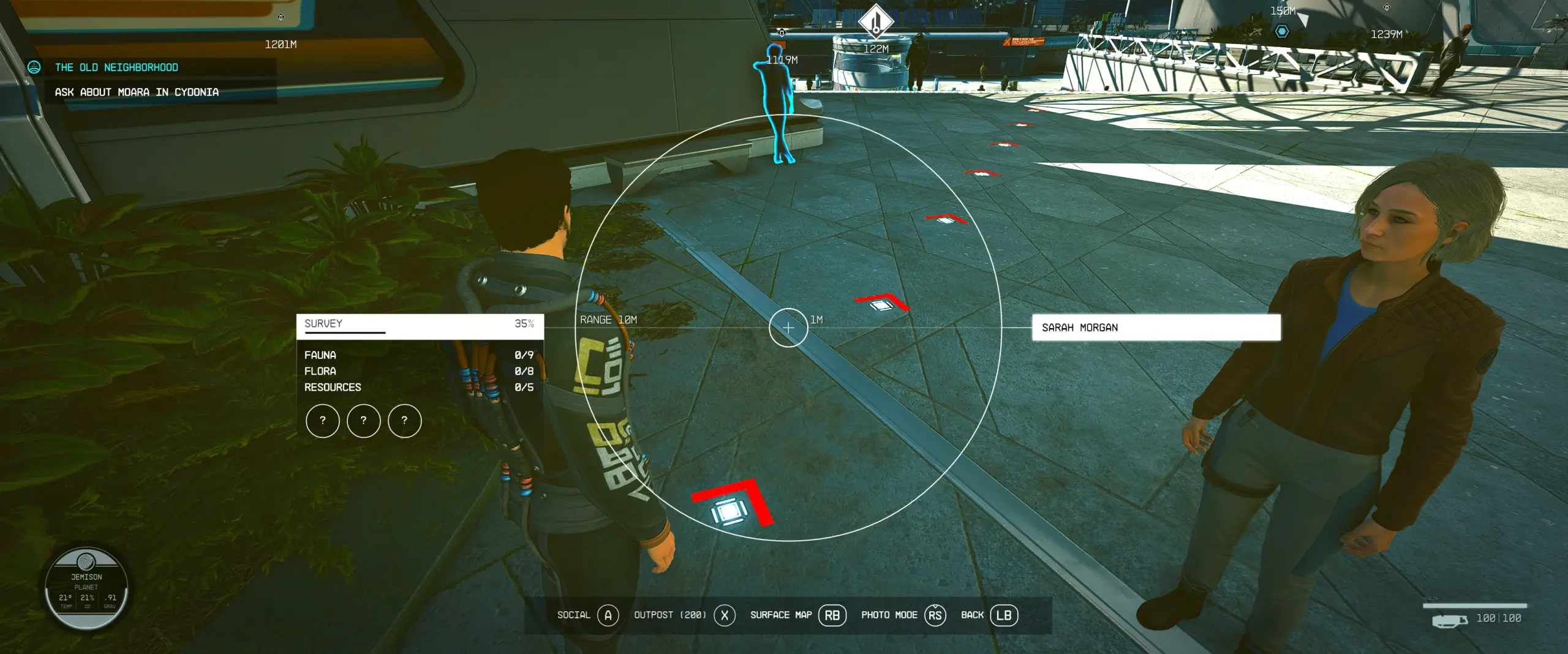Select the hexagon marker at 150M

[1282, 31]
